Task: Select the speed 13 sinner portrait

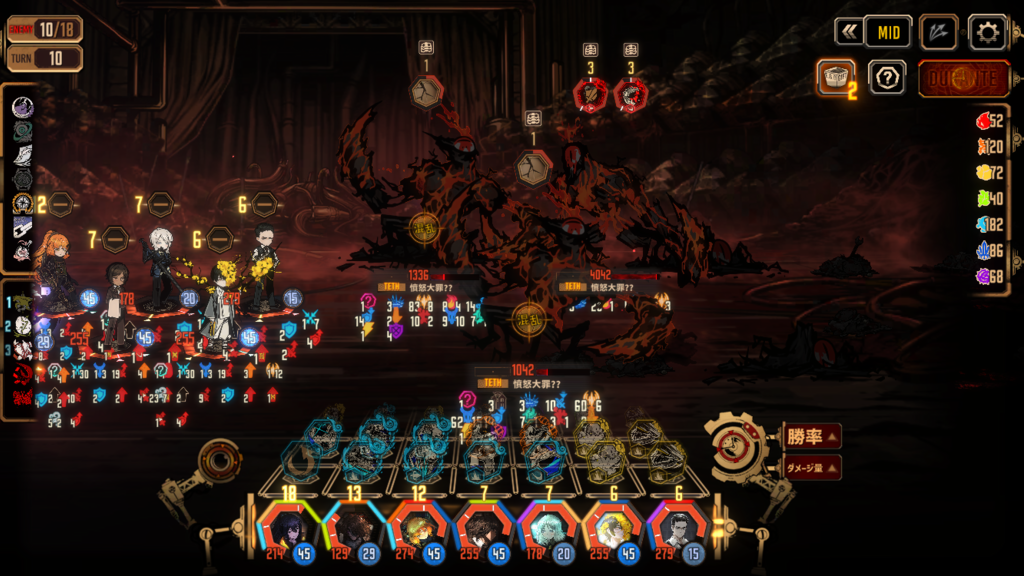Action: pos(353,525)
